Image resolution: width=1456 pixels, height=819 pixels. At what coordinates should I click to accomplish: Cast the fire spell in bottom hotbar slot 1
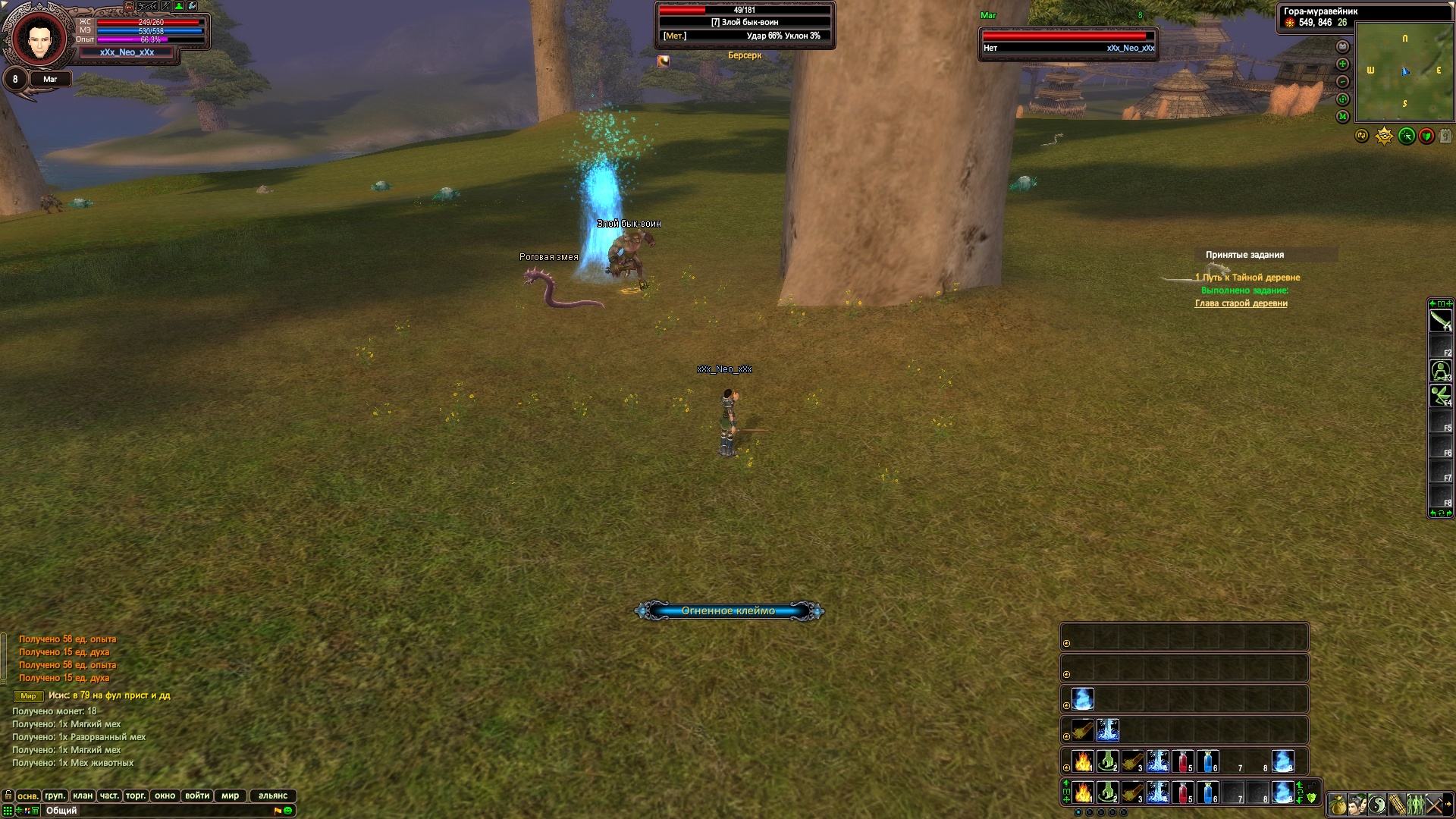1083,792
